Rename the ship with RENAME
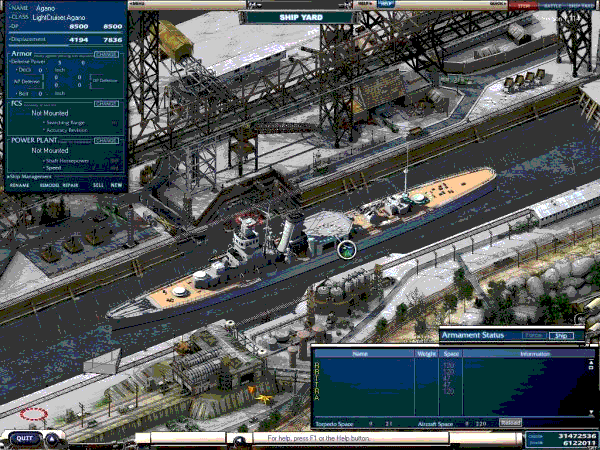Image resolution: width=600 pixels, height=450 pixels. pyautogui.click(x=19, y=185)
